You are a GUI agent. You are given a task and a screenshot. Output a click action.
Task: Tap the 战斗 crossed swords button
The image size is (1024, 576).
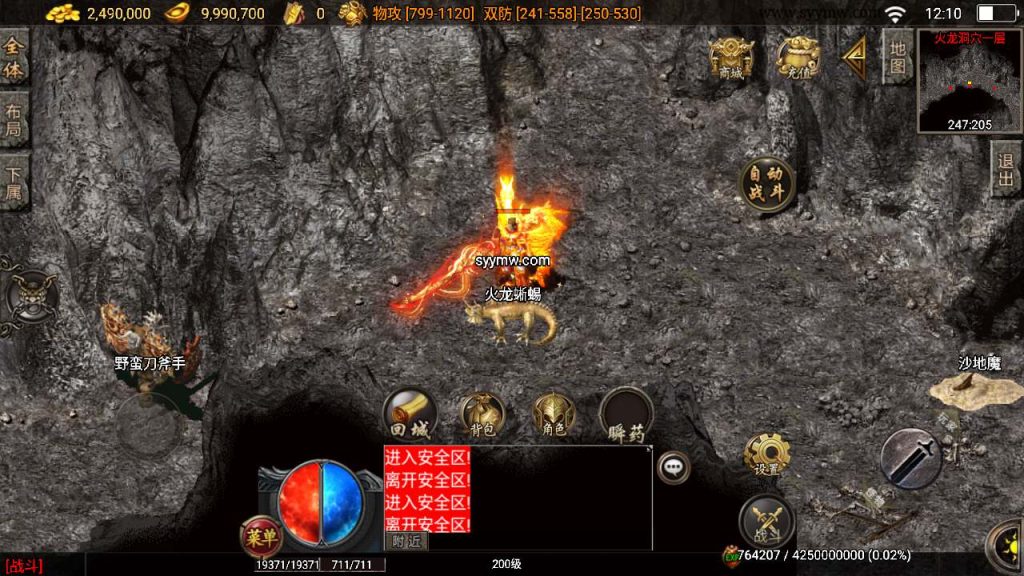(766, 521)
